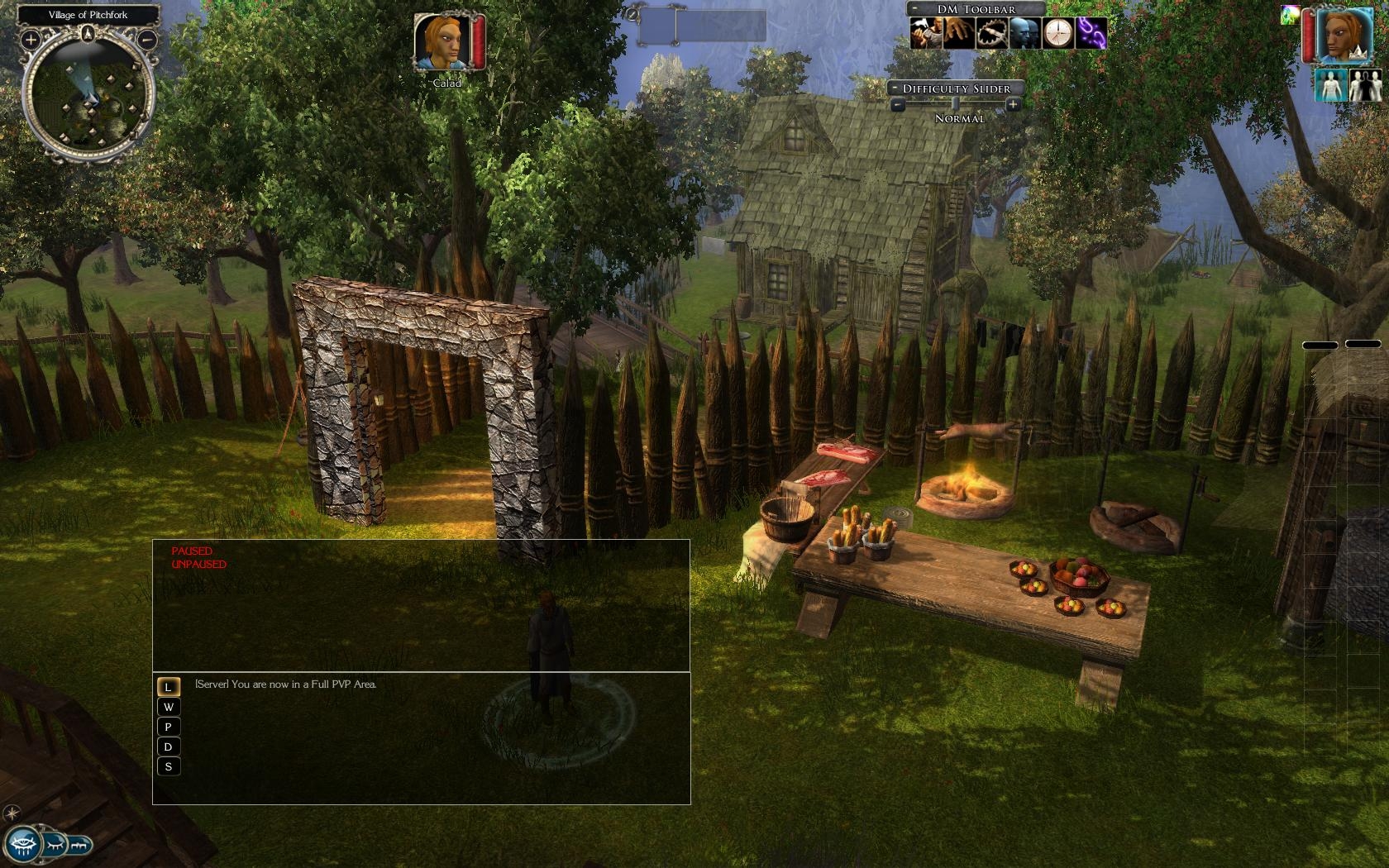Collapse the DM Toolbar panel
Screen dimensions: 1389x868
915,9
